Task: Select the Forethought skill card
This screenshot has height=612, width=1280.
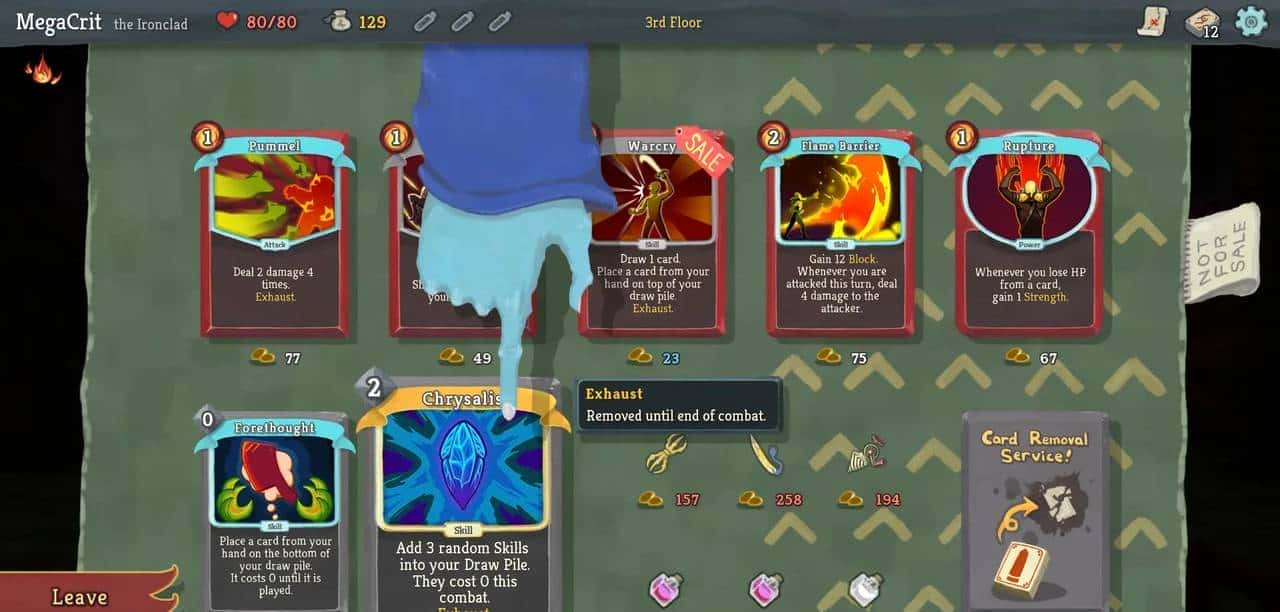Action: pos(274,512)
